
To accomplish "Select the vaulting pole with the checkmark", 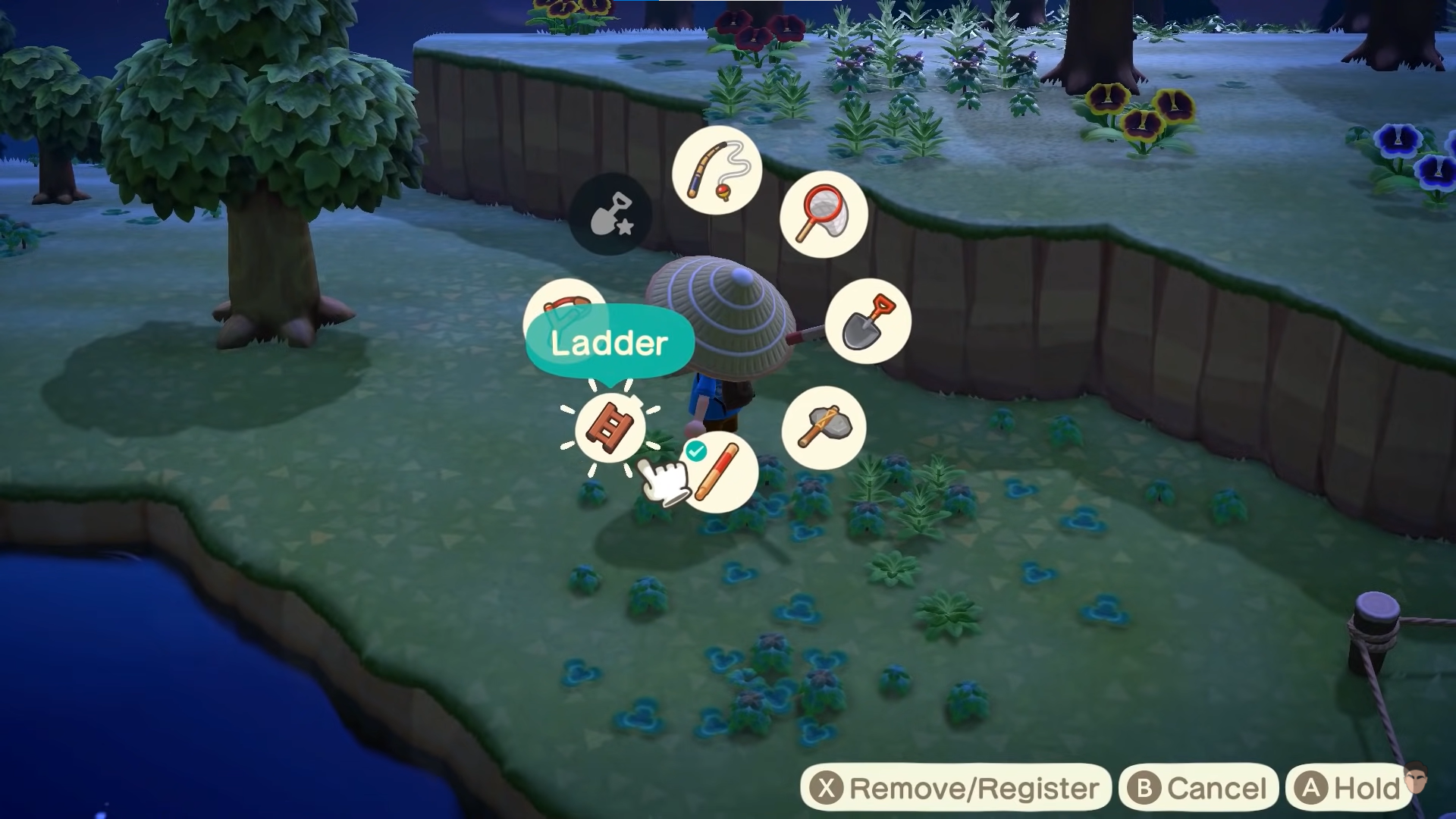I will click(x=717, y=472).
